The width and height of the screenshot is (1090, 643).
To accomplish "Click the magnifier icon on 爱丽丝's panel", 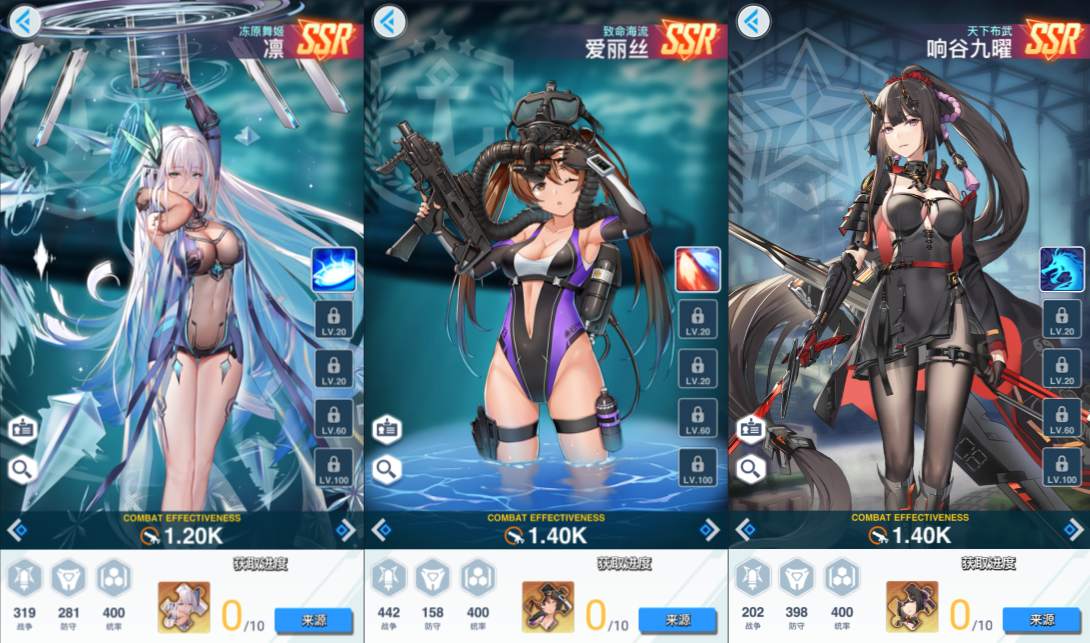I will (x=386, y=468).
